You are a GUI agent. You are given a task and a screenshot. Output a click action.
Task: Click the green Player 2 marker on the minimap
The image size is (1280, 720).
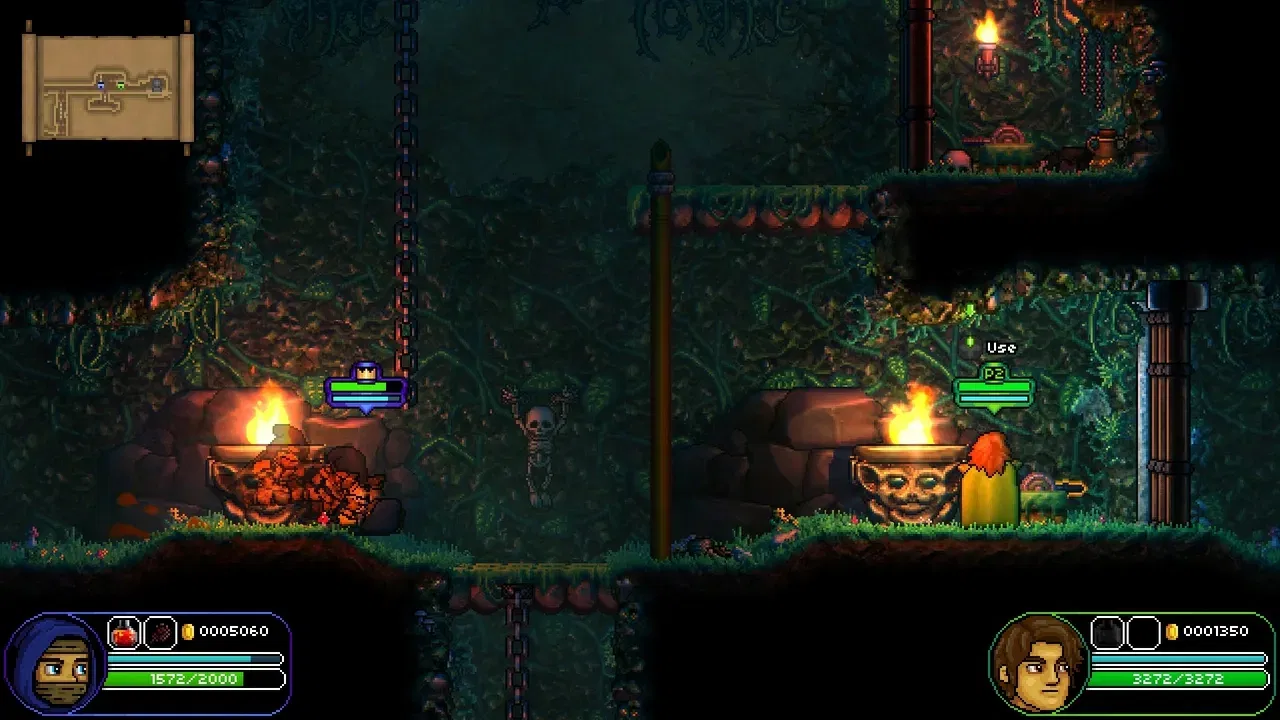121,85
